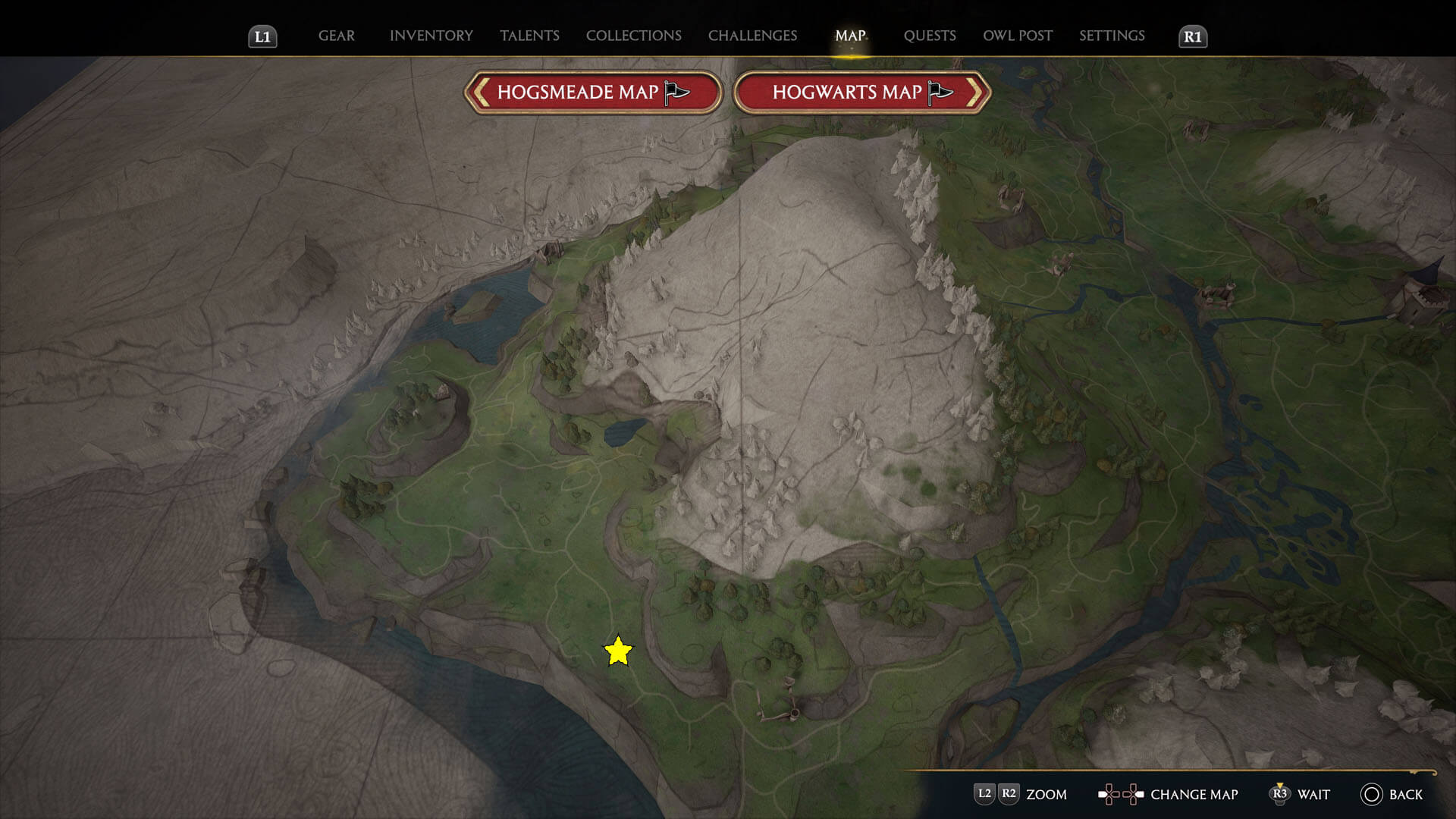Click the L2 zoom button icon

point(985,795)
